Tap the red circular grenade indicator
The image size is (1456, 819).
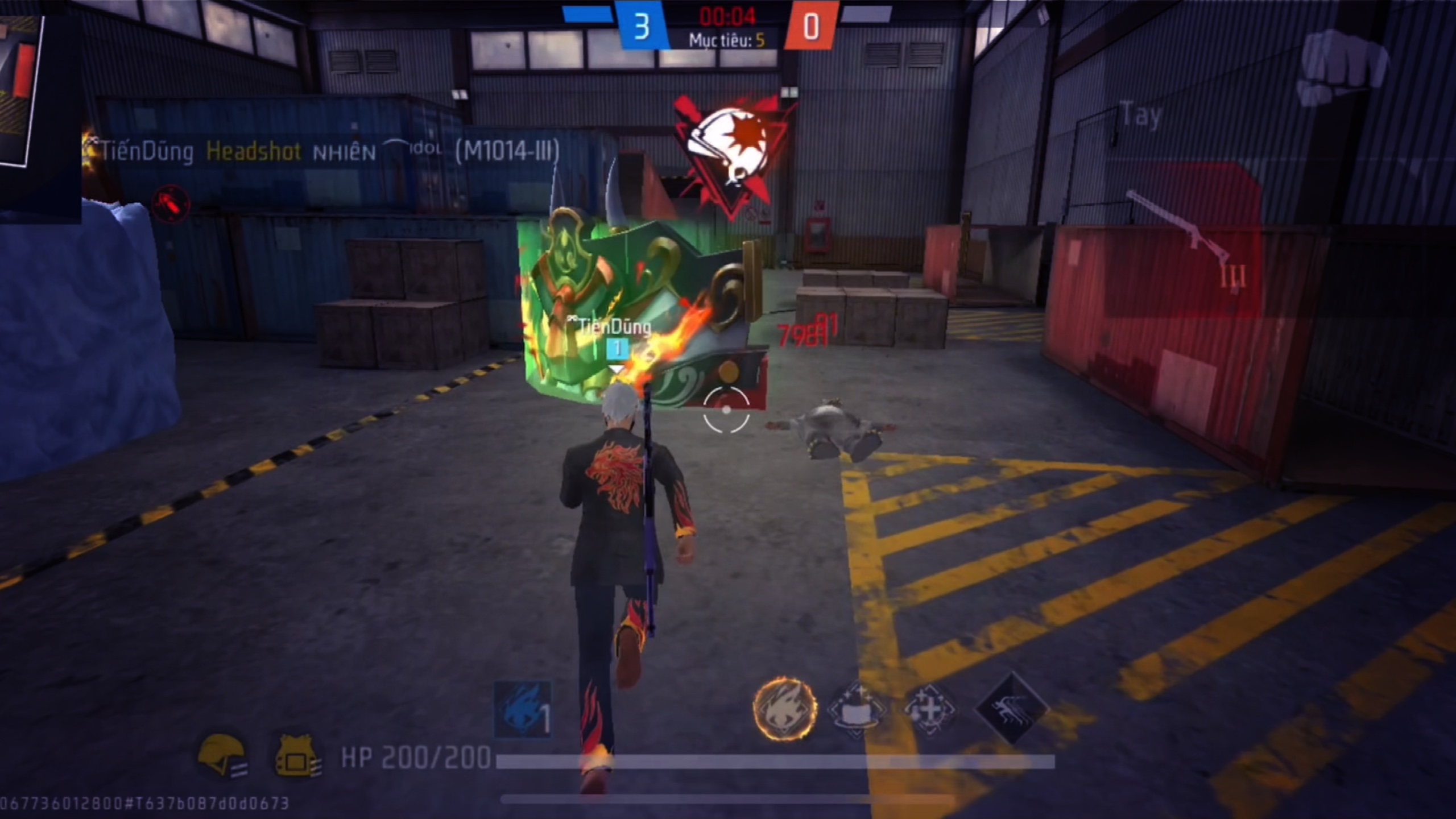[x=171, y=203]
